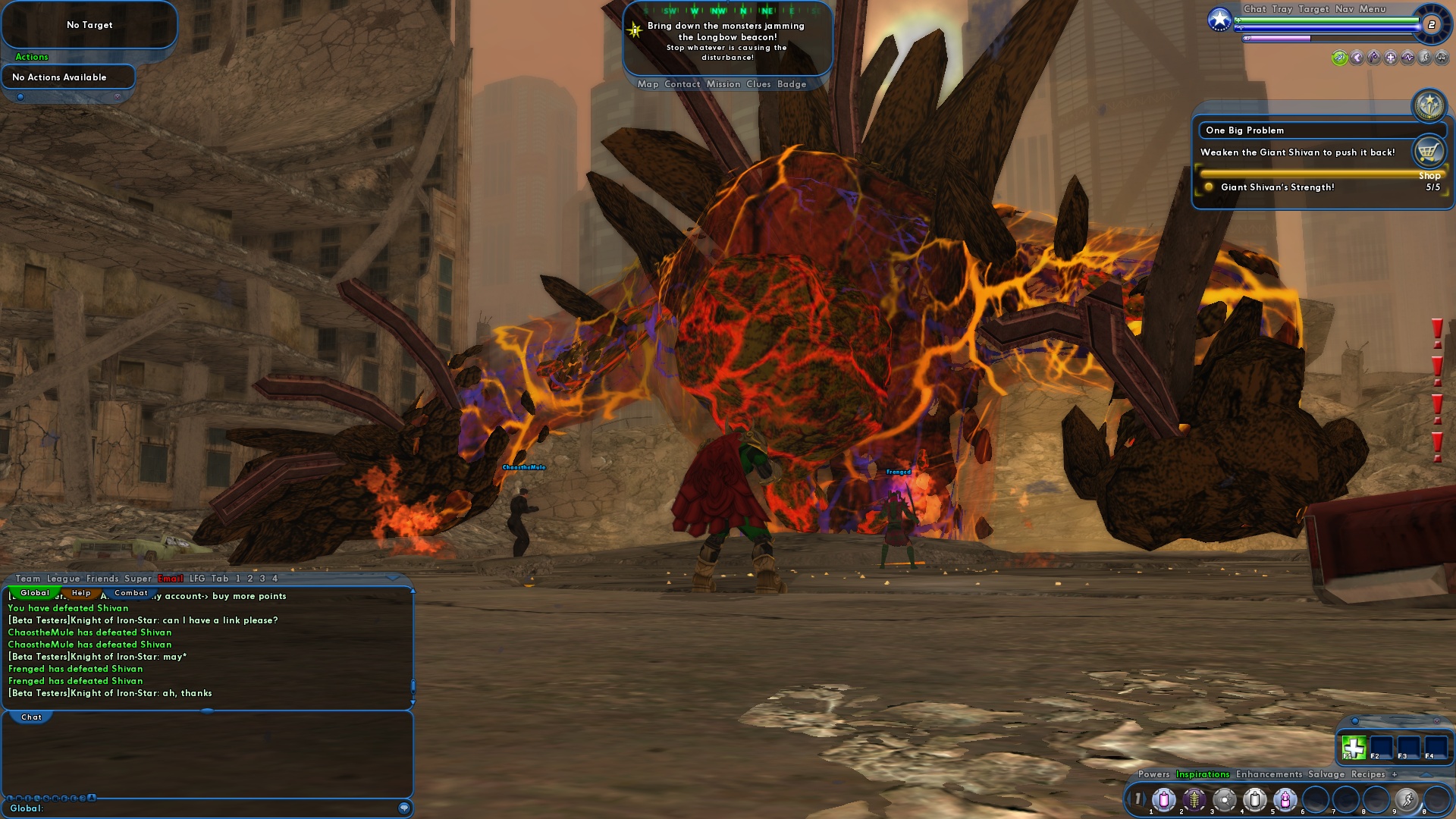Activate the pink inspiration in slot 5
Image resolution: width=1456 pixels, height=819 pixels.
coord(1285,799)
